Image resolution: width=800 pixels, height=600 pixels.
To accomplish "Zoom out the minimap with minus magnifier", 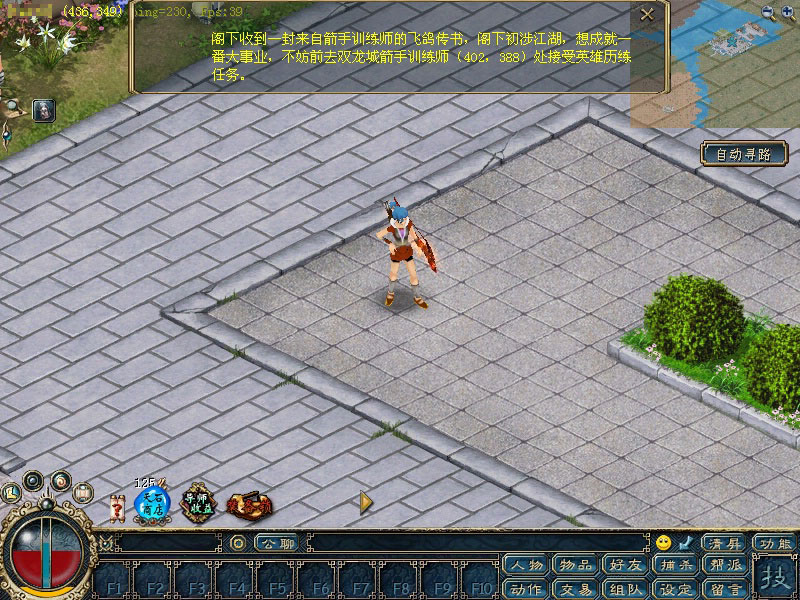I will [787, 12].
